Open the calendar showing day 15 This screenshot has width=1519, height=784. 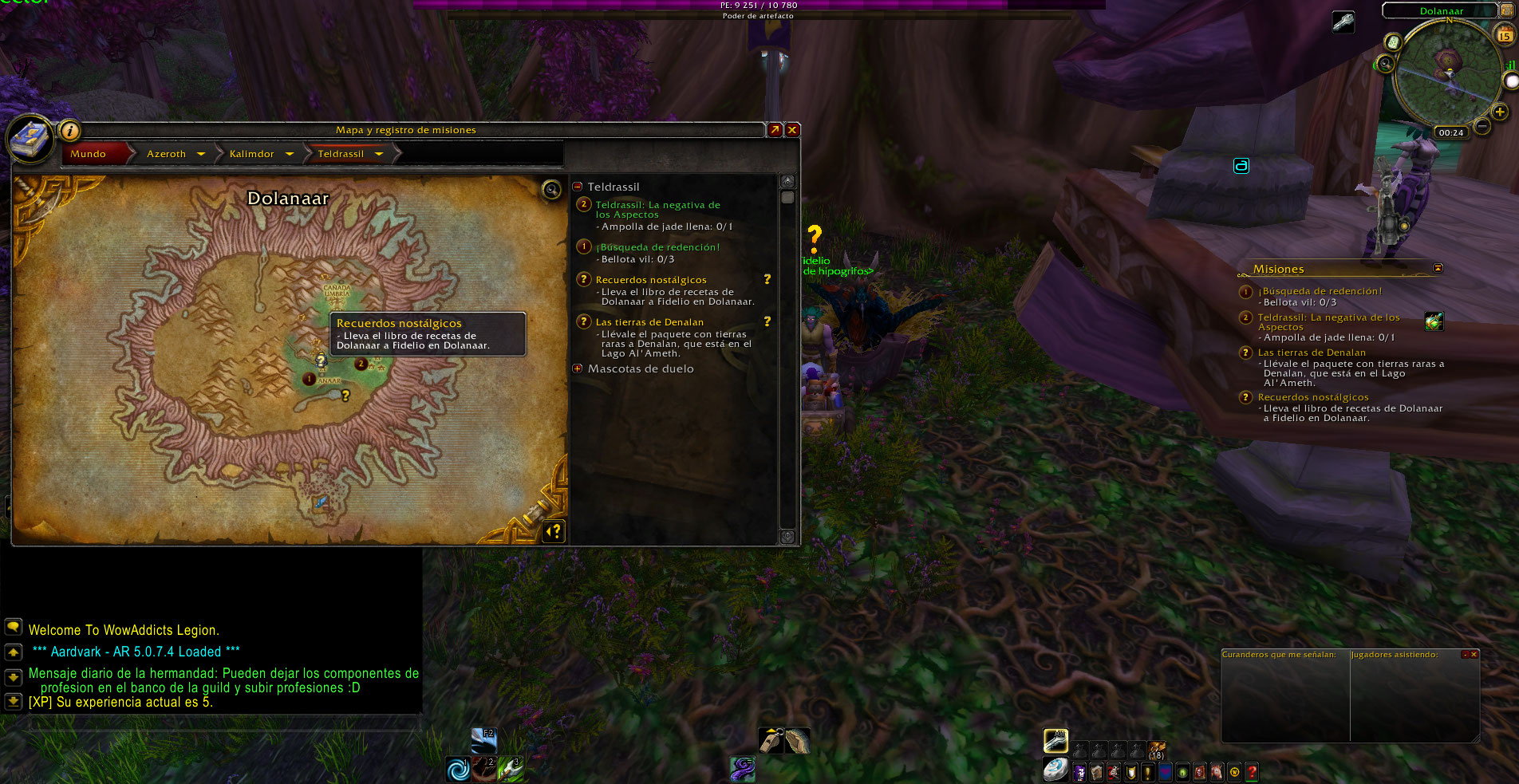coord(1505,35)
